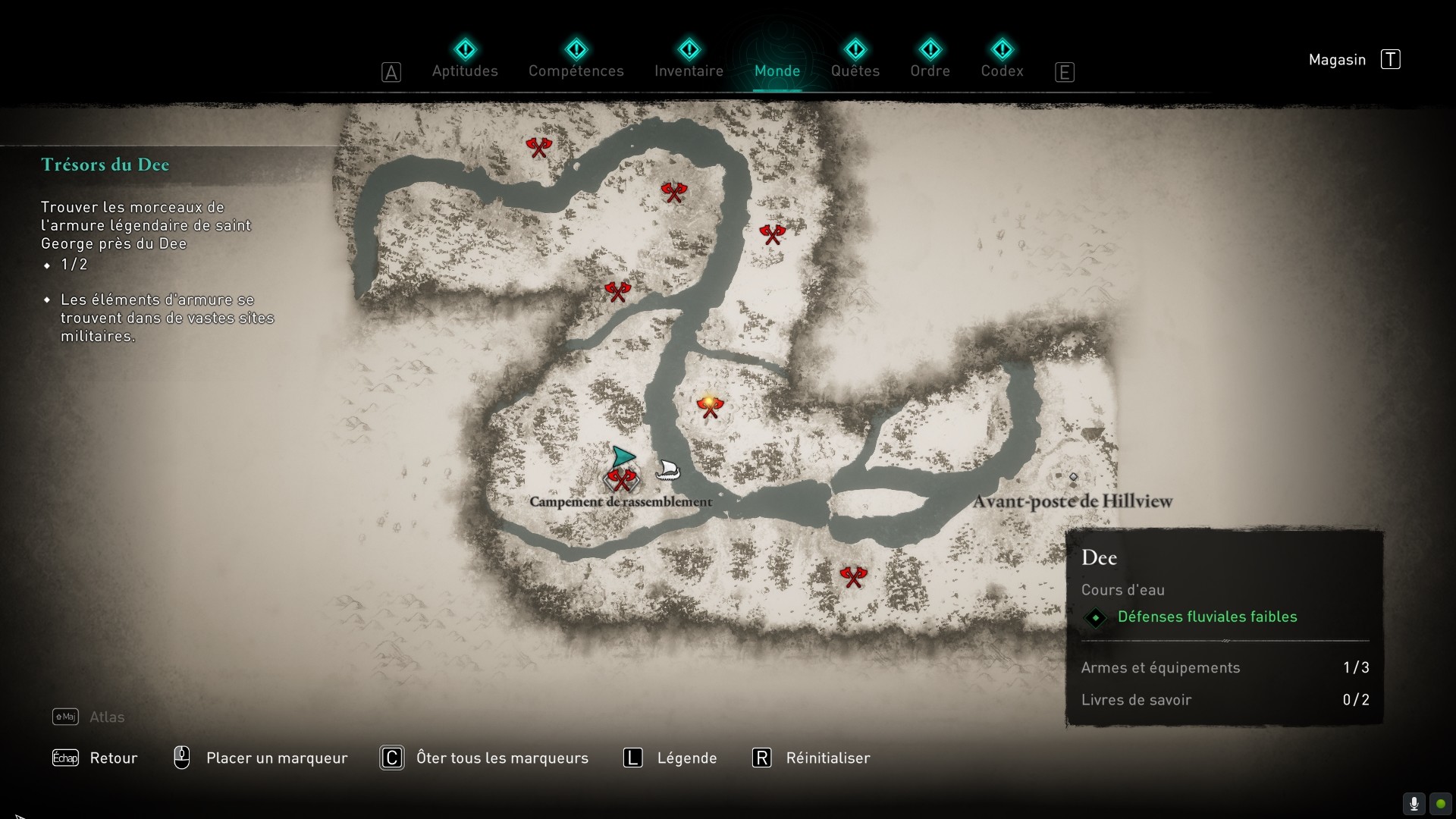Open the Magasin with the T shortcut
The image size is (1456, 819).
(x=1390, y=59)
